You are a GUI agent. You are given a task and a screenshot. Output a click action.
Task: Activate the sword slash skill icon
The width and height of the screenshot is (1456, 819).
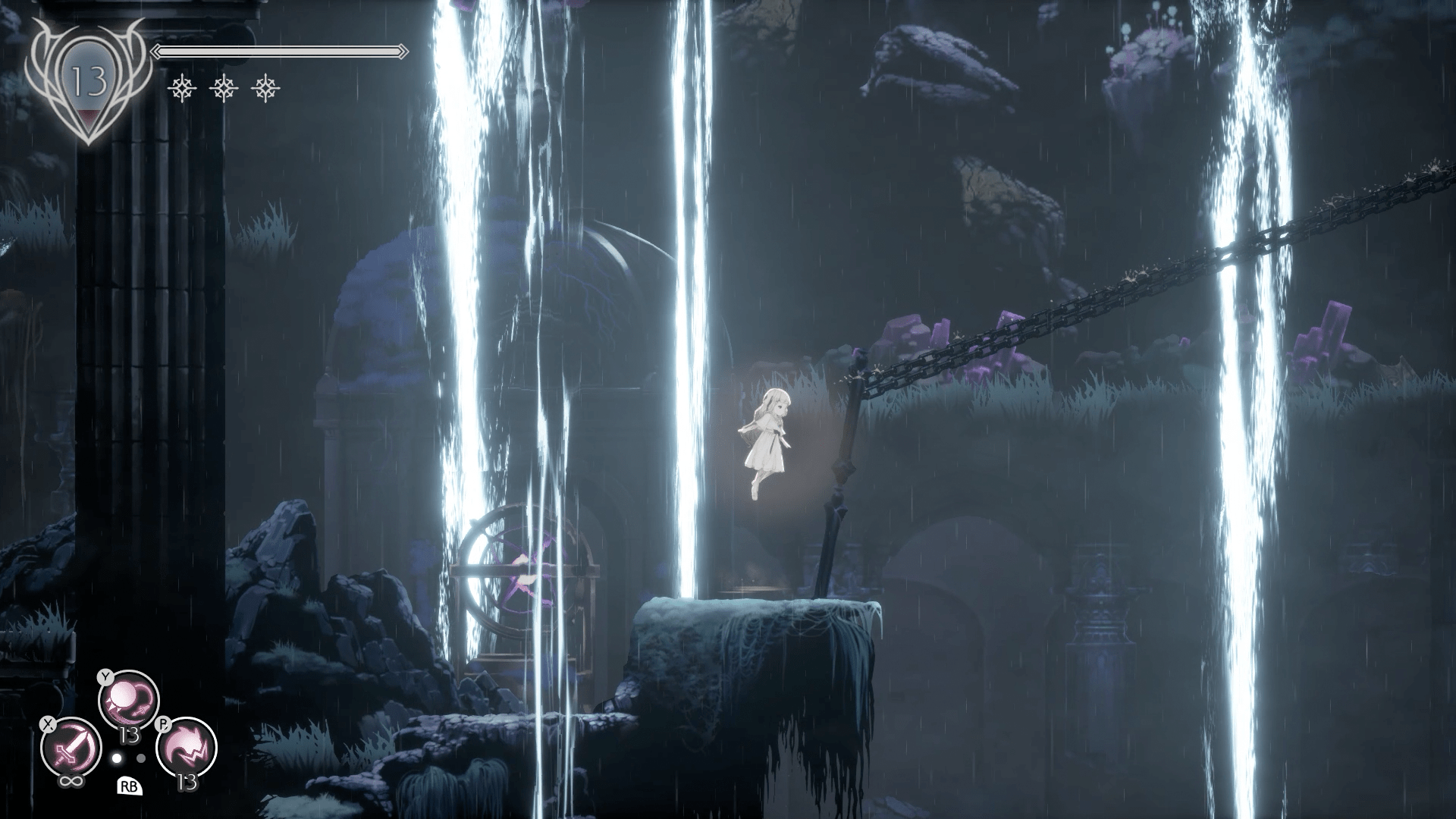[x=71, y=748]
